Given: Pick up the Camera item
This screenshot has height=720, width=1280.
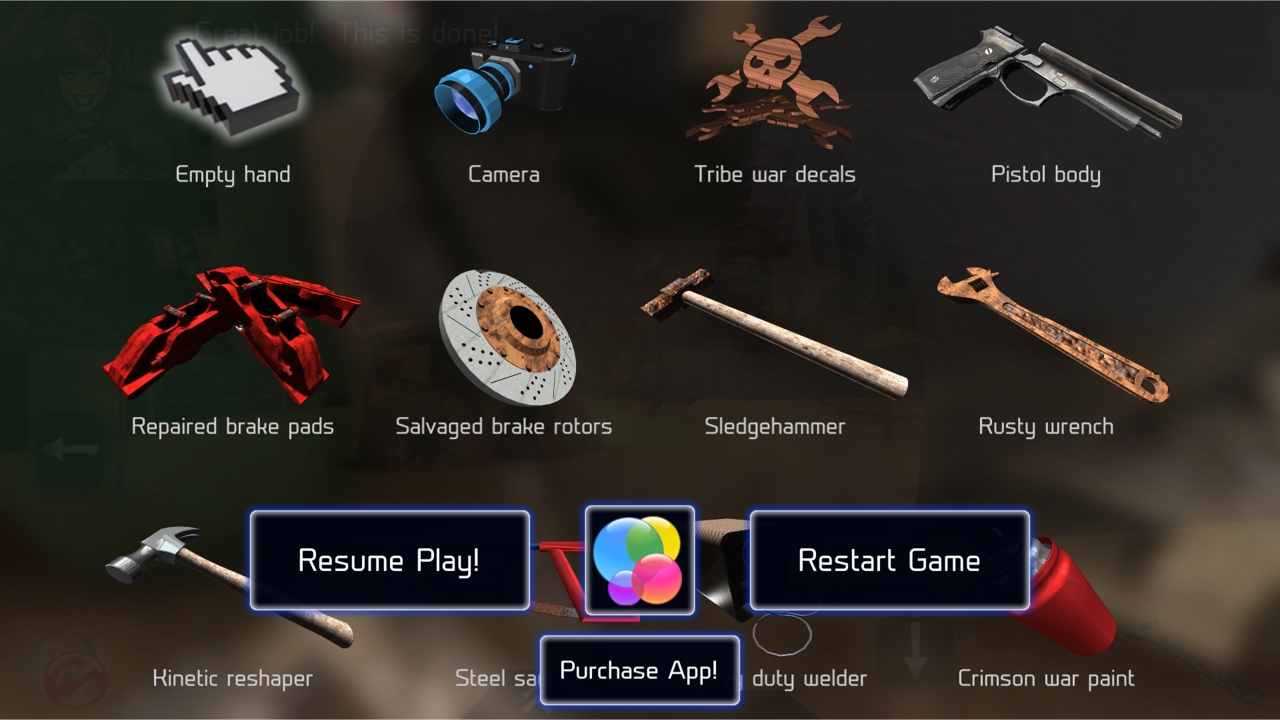Looking at the screenshot, I should [x=503, y=85].
